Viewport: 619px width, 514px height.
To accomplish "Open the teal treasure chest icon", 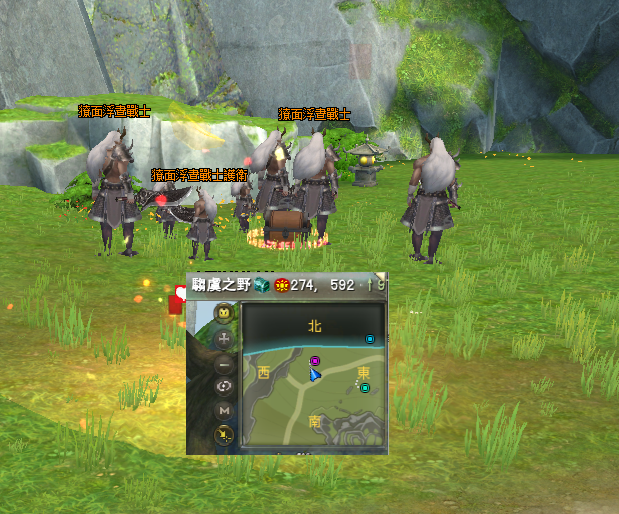I will 262,284.
